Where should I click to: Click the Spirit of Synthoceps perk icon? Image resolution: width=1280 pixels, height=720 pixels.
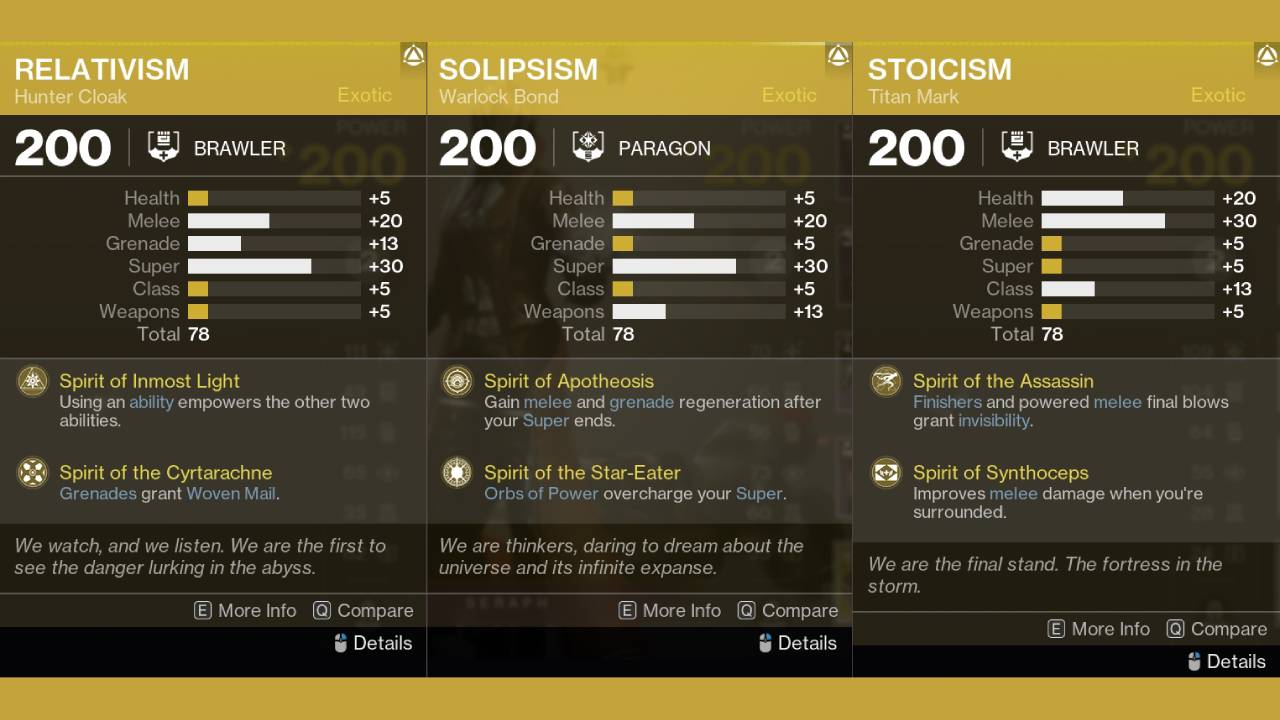(x=885, y=474)
